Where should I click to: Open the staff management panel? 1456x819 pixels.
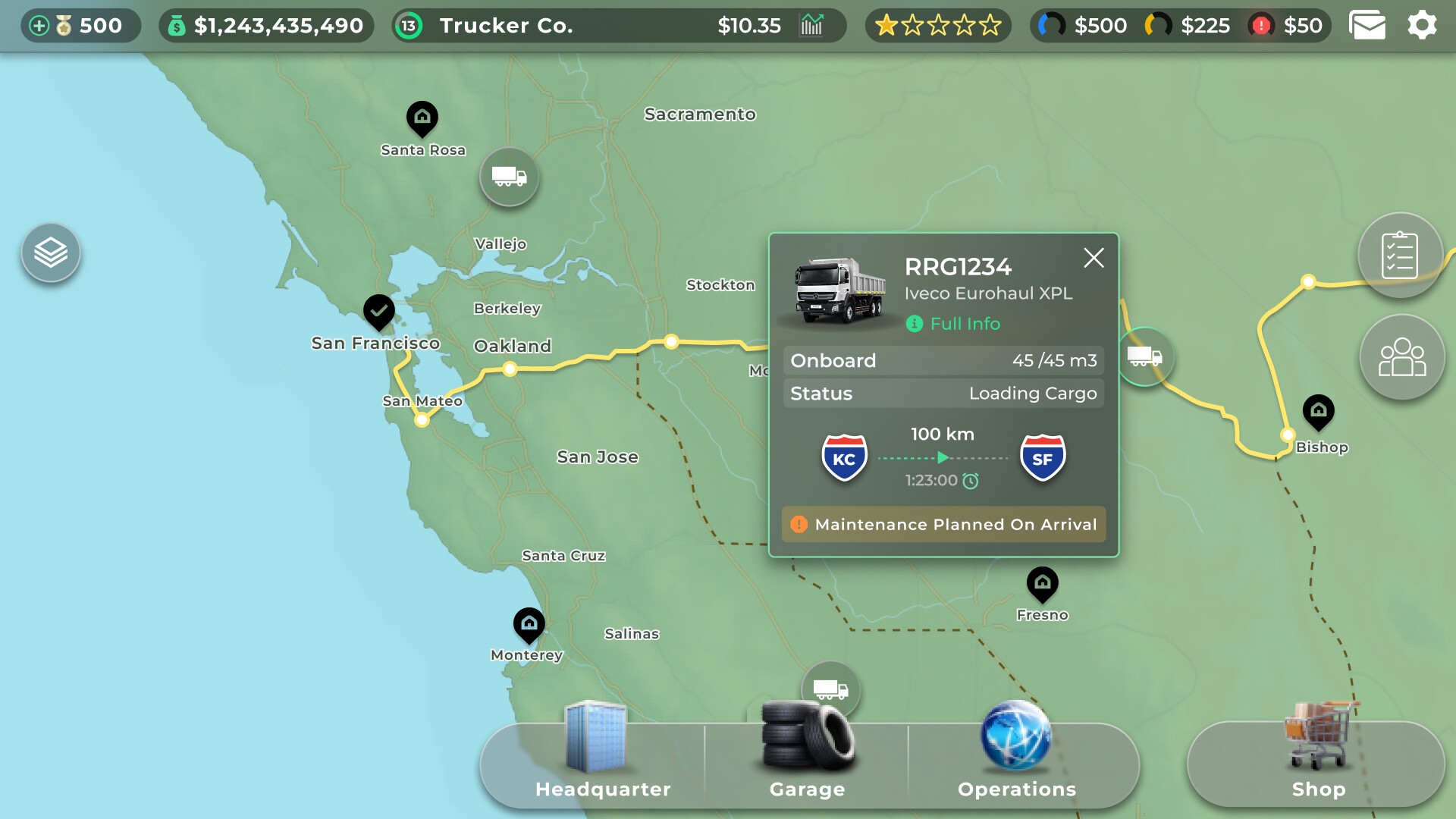coord(1401,357)
